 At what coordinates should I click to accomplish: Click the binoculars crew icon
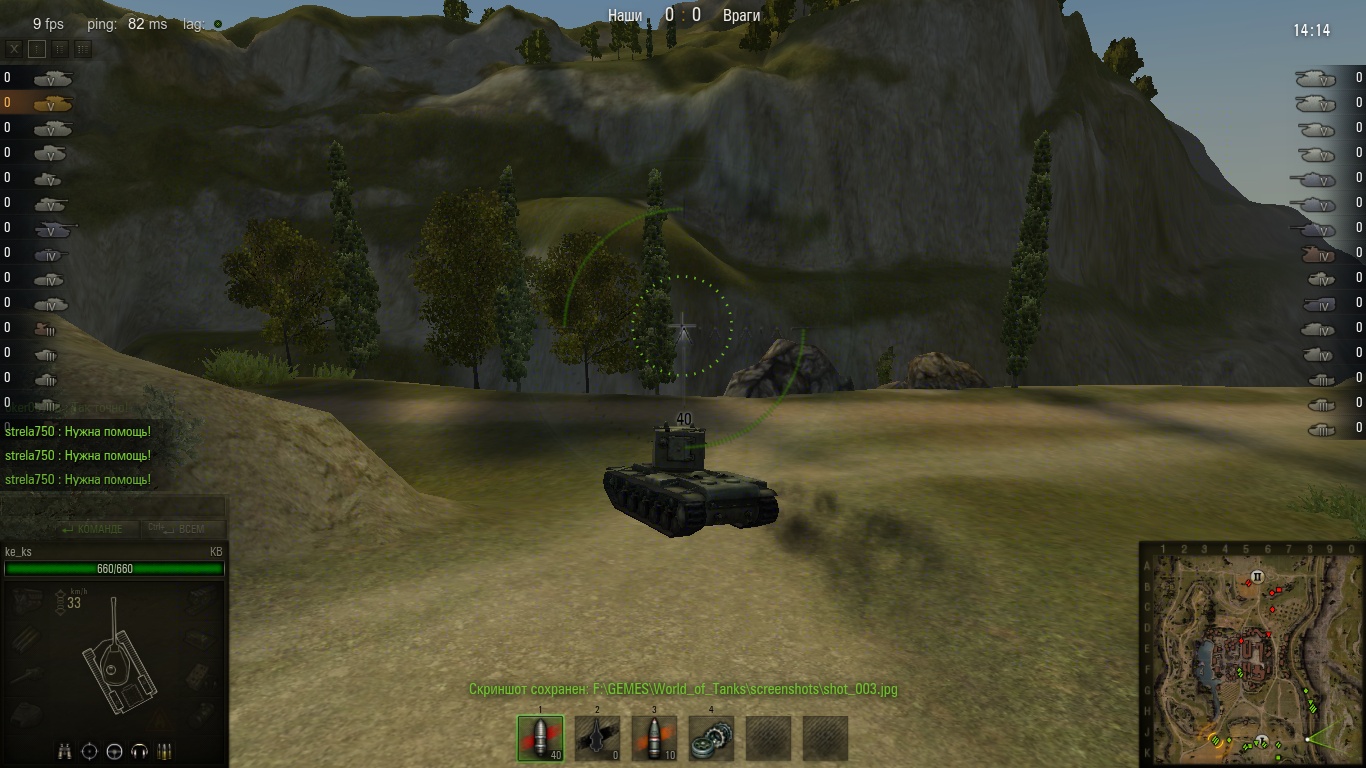(x=64, y=751)
